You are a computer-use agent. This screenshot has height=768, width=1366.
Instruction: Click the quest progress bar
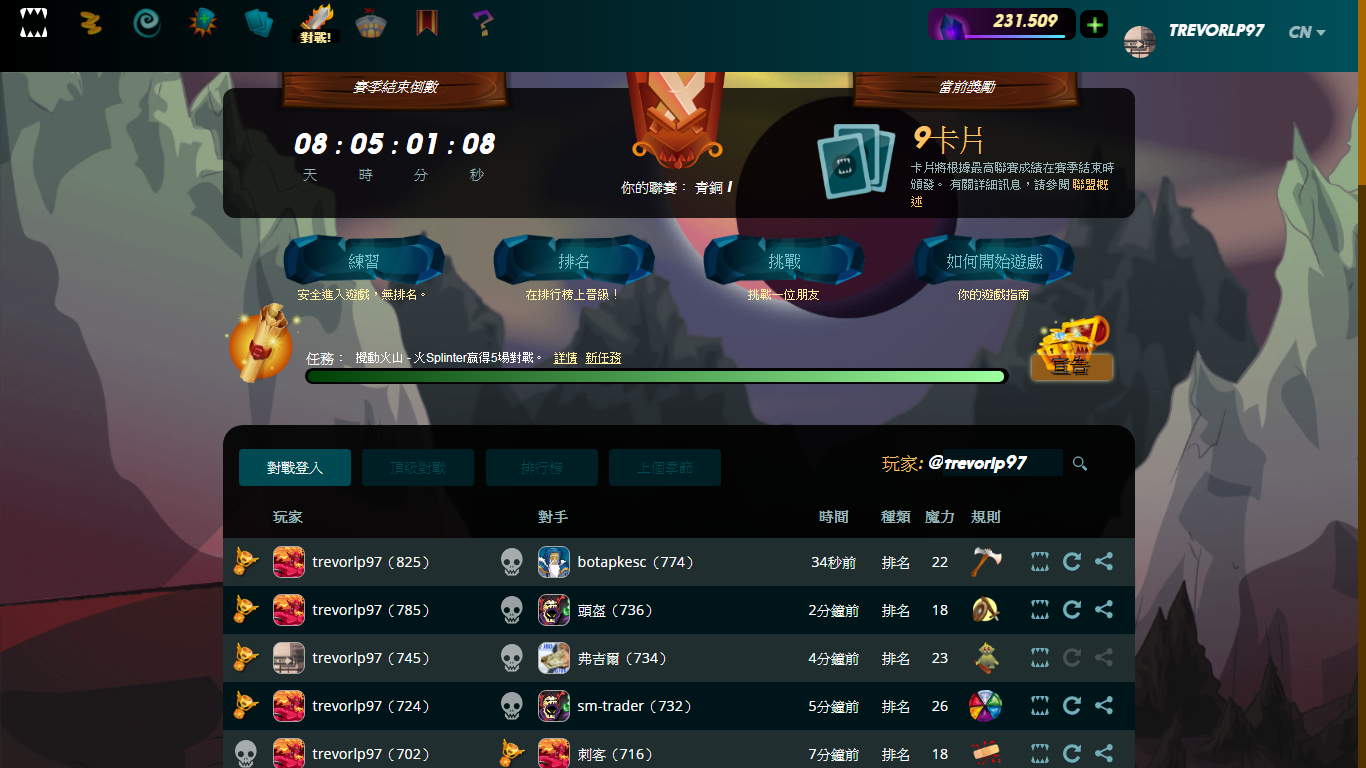point(655,375)
